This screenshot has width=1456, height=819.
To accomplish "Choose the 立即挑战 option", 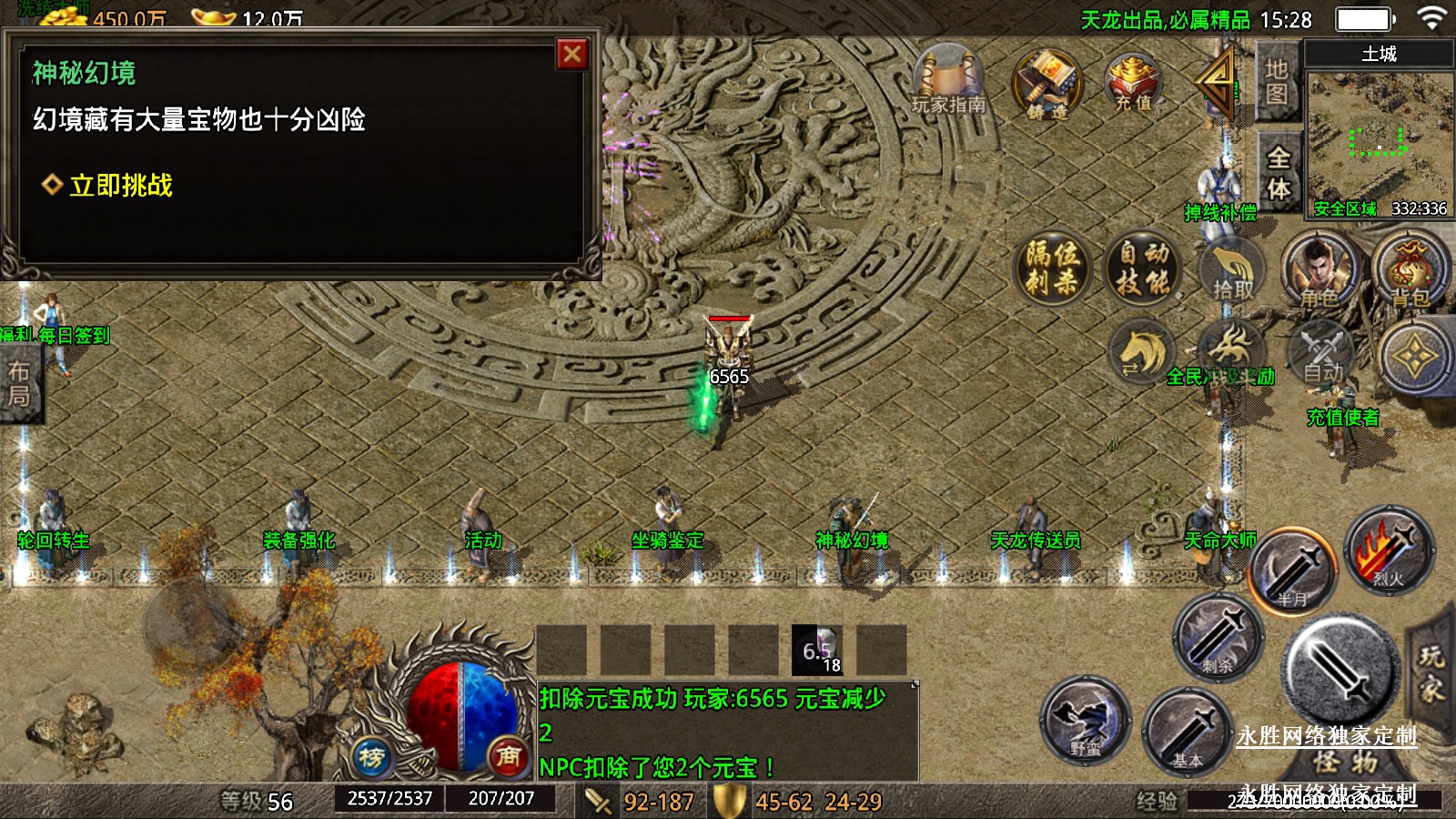I will click(x=120, y=186).
